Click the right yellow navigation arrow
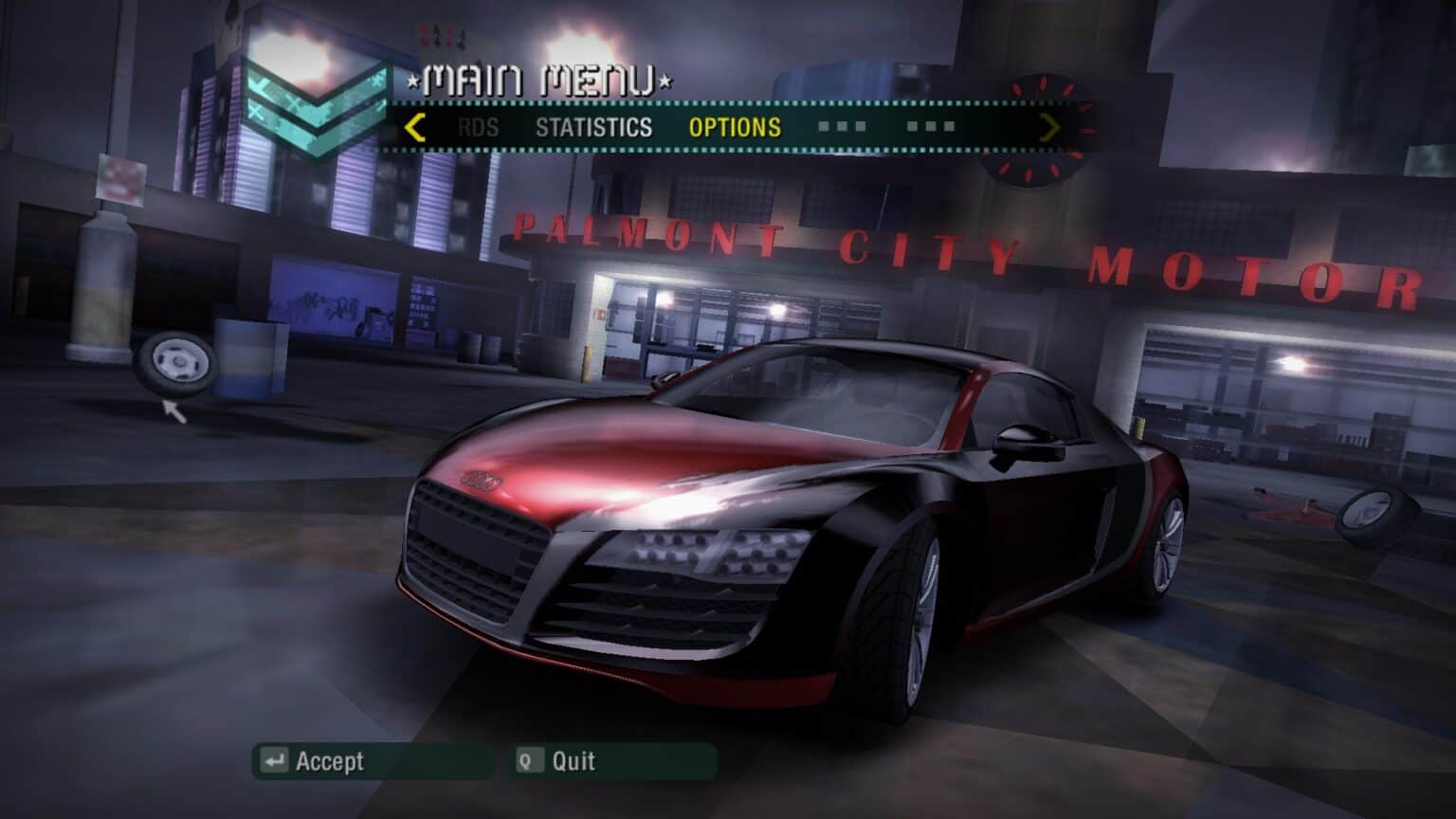This screenshot has width=1456, height=819. click(x=1049, y=127)
